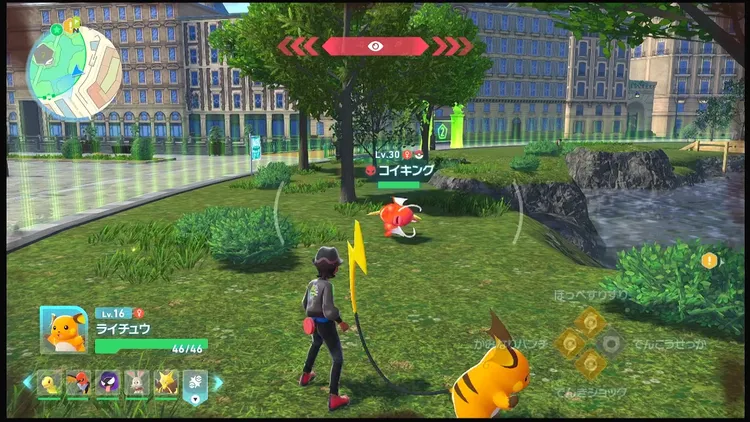Click the red eye alert indicator
This screenshot has width=750, height=422.
coord(375,46)
